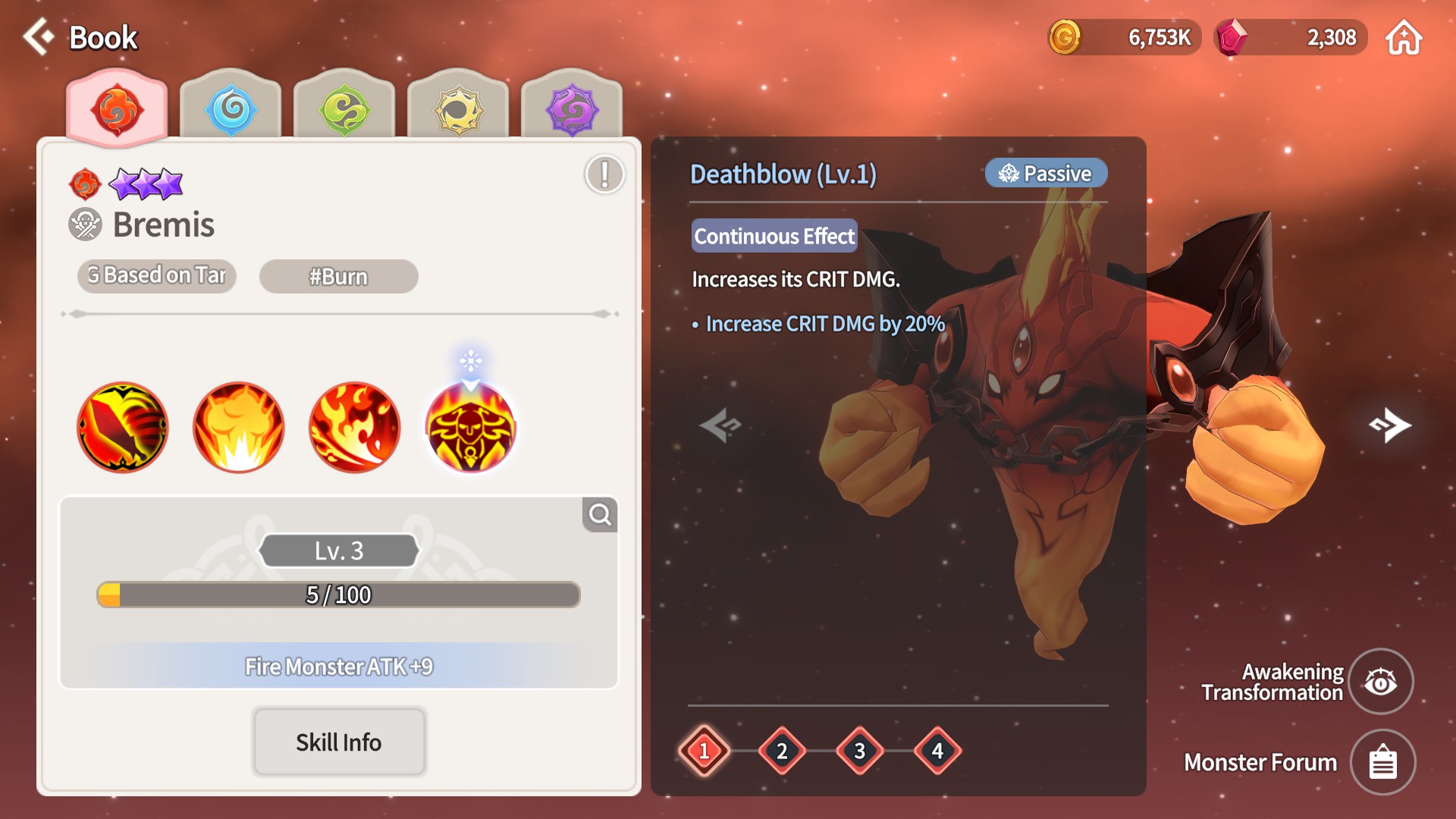Open the exclamation info button
Image resolution: width=1456 pixels, height=819 pixels.
tap(604, 174)
